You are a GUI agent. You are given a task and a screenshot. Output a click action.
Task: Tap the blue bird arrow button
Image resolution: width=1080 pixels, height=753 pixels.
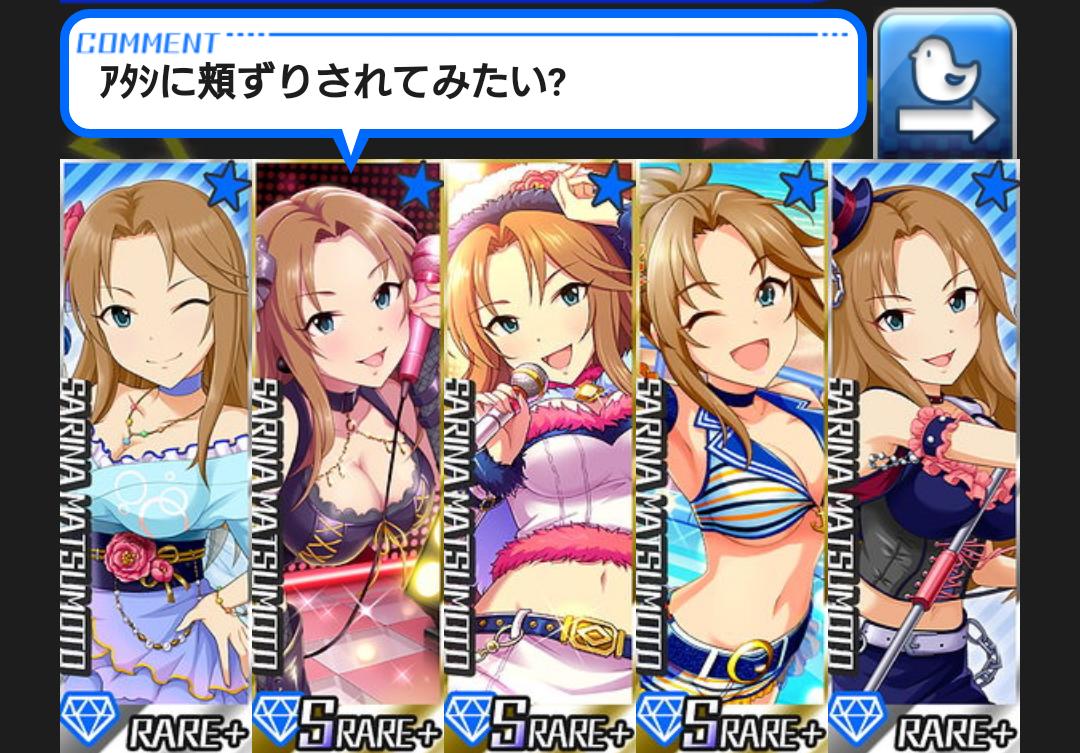point(945,85)
